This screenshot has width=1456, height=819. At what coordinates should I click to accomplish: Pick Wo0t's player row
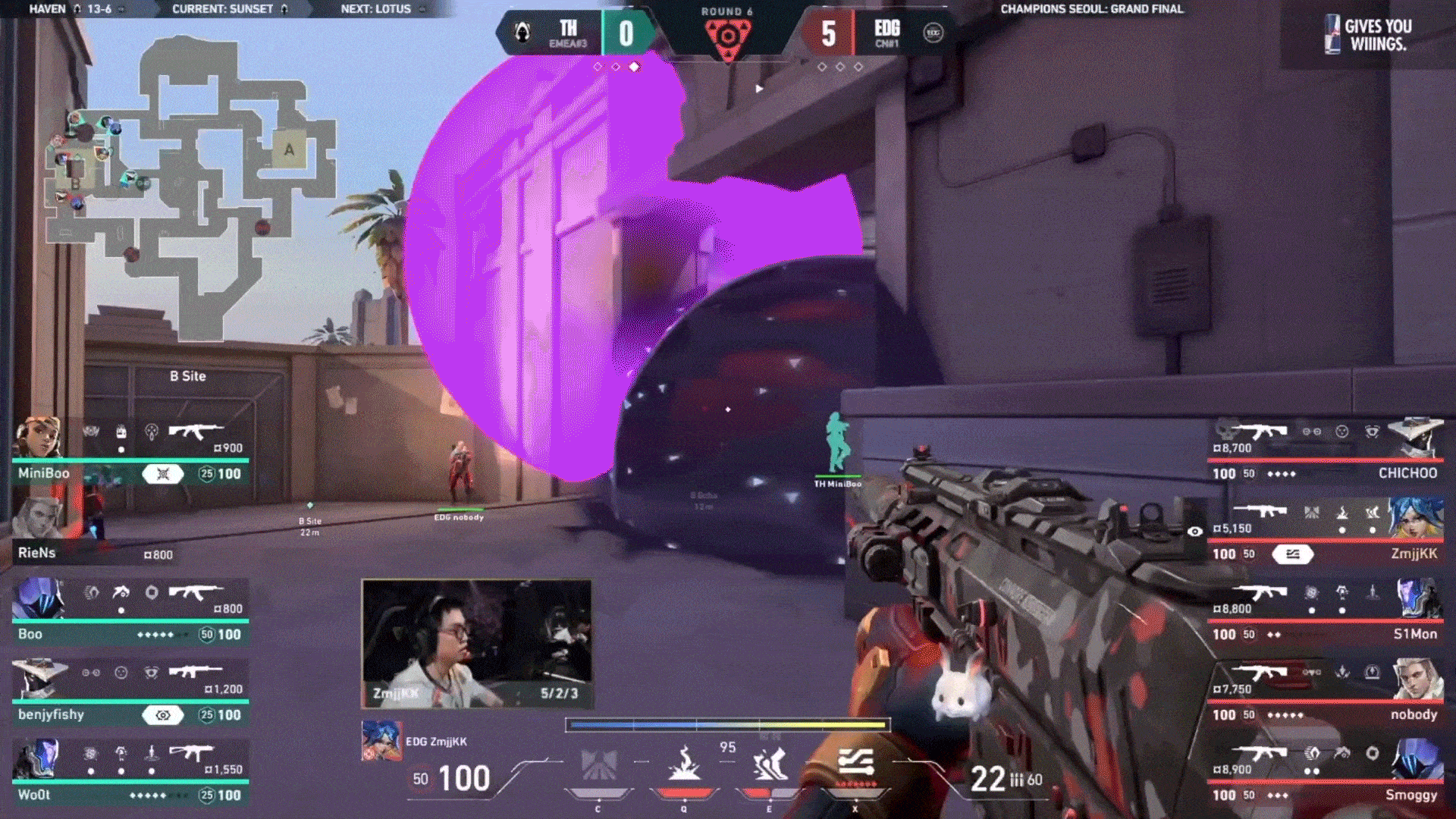pyautogui.click(x=130, y=775)
